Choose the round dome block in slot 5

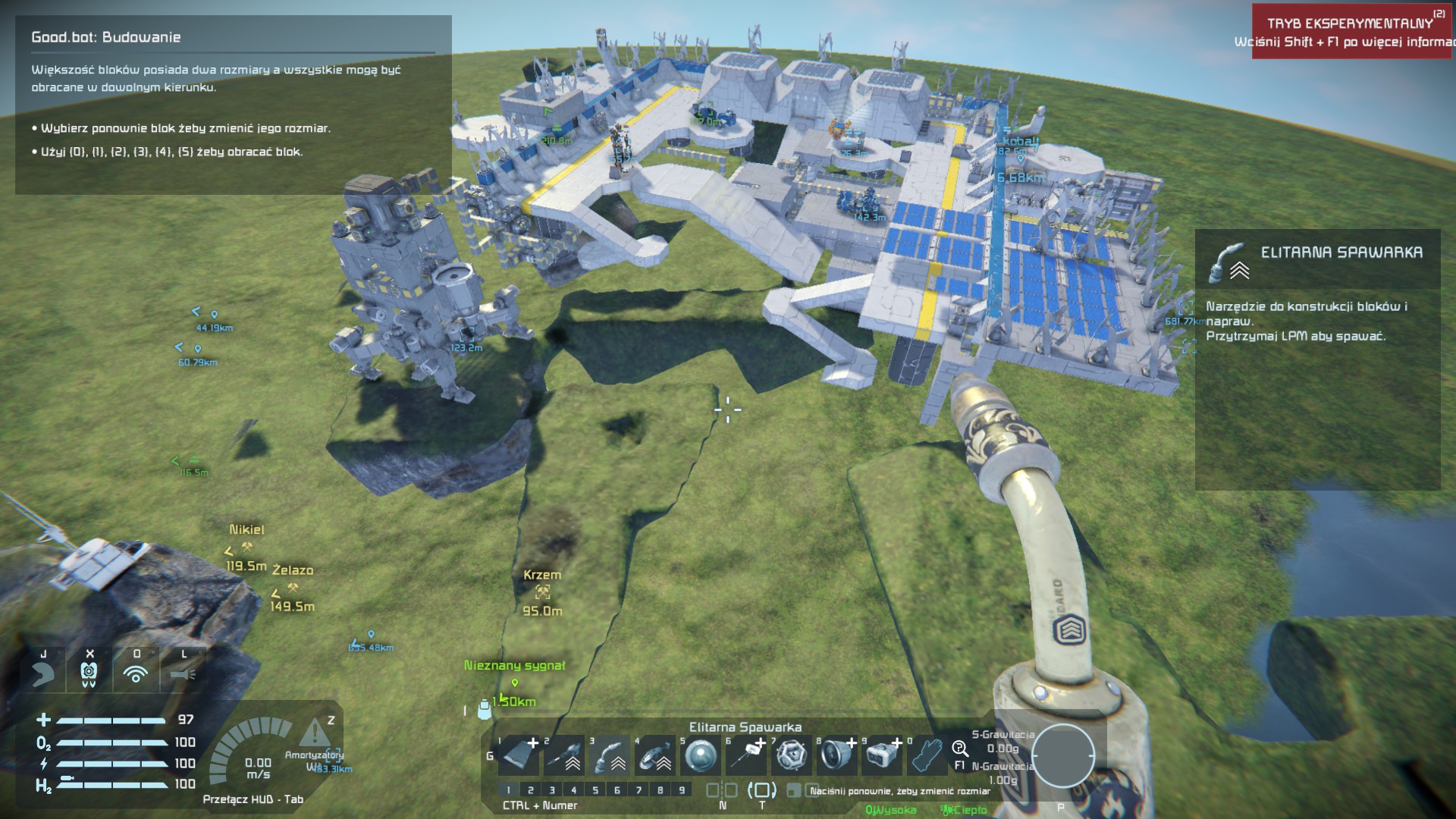tap(701, 755)
